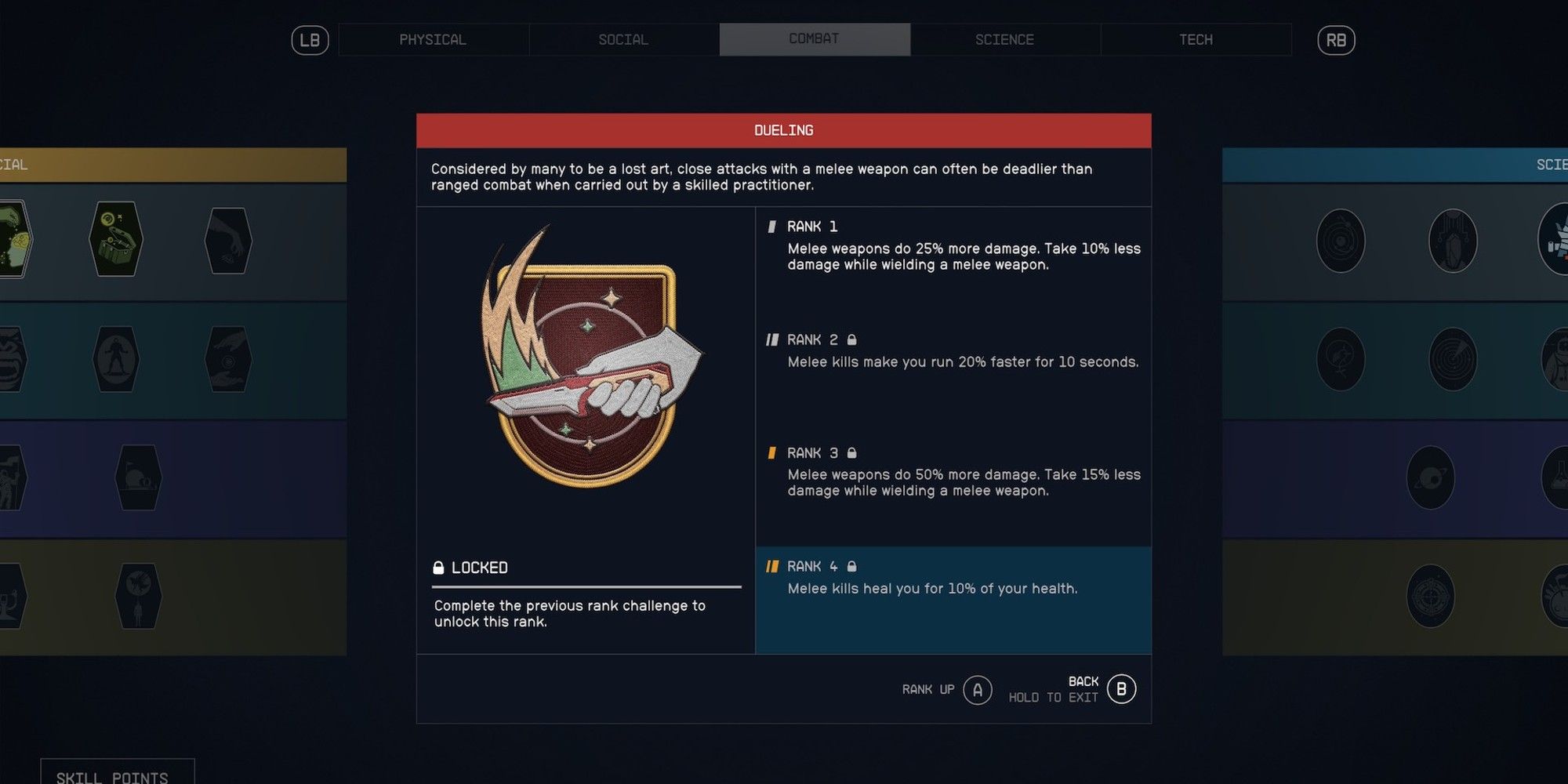Viewport: 1568px width, 784px height.
Task: Select the orbiting planets Astrodynamics skill icon
Action: pyautogui.click(x=1341, y=241)
